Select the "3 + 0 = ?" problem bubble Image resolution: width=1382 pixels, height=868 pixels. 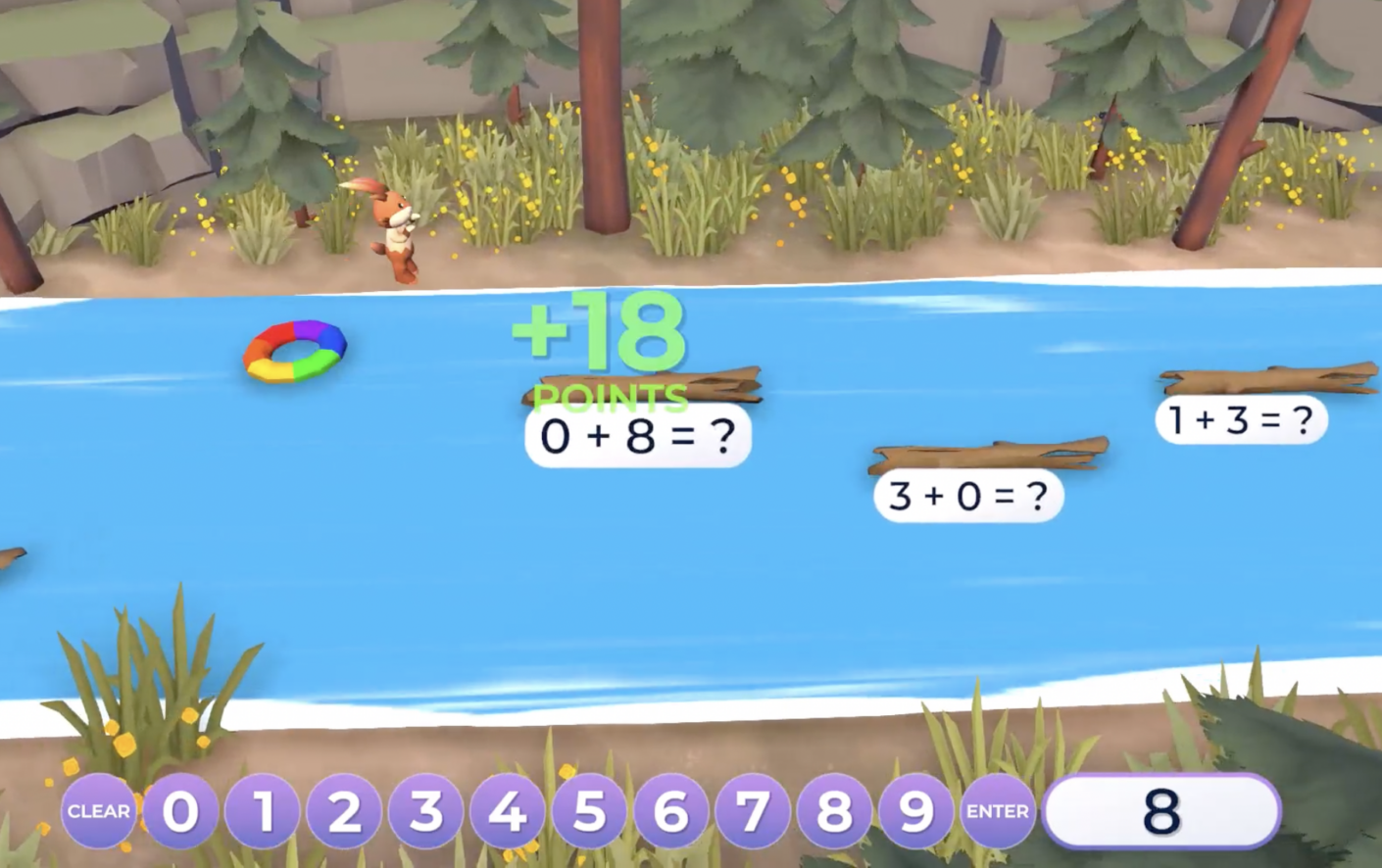point(967,497)
